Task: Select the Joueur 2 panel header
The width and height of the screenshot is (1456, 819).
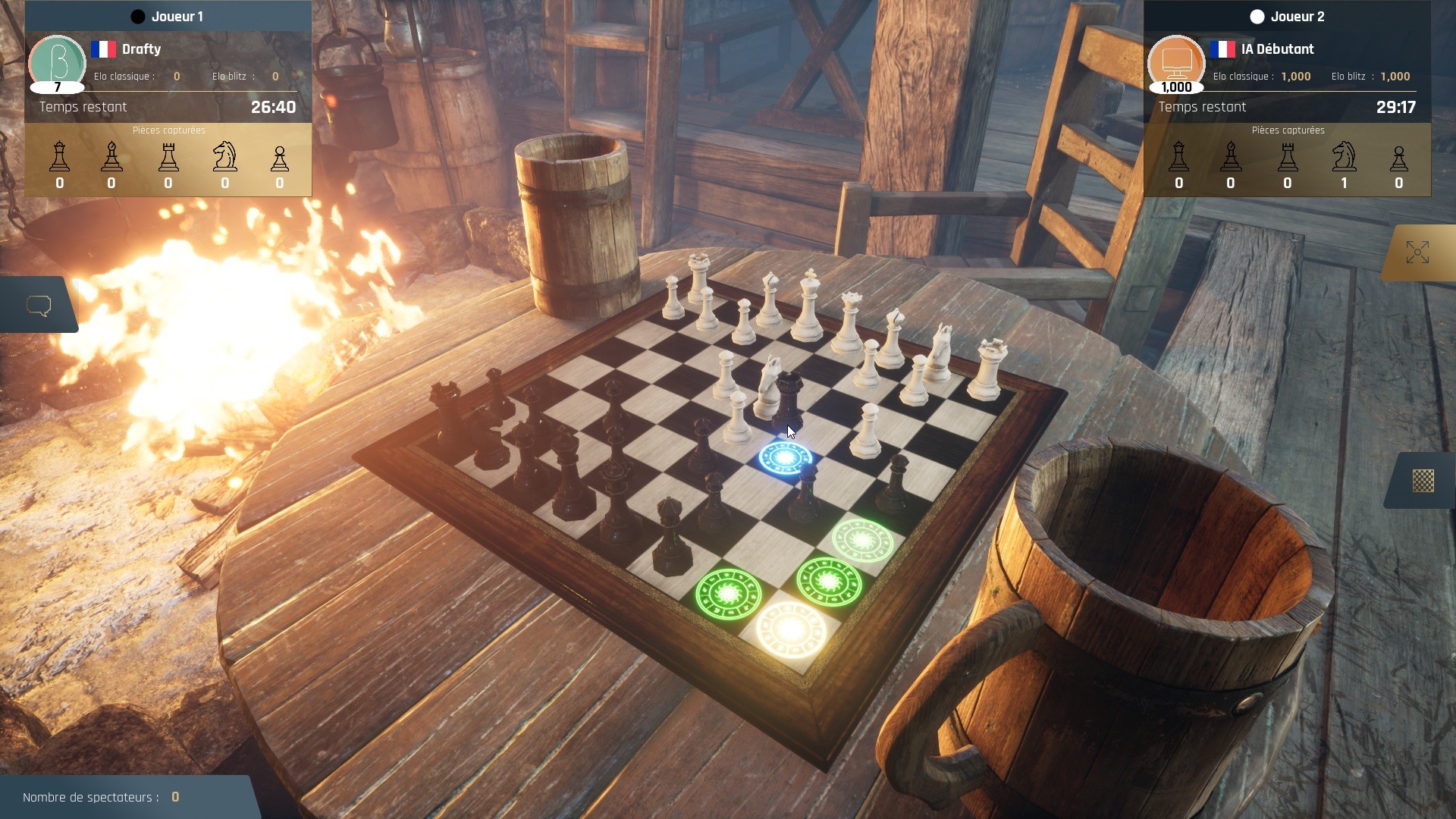Action: tap(1299, 16)
